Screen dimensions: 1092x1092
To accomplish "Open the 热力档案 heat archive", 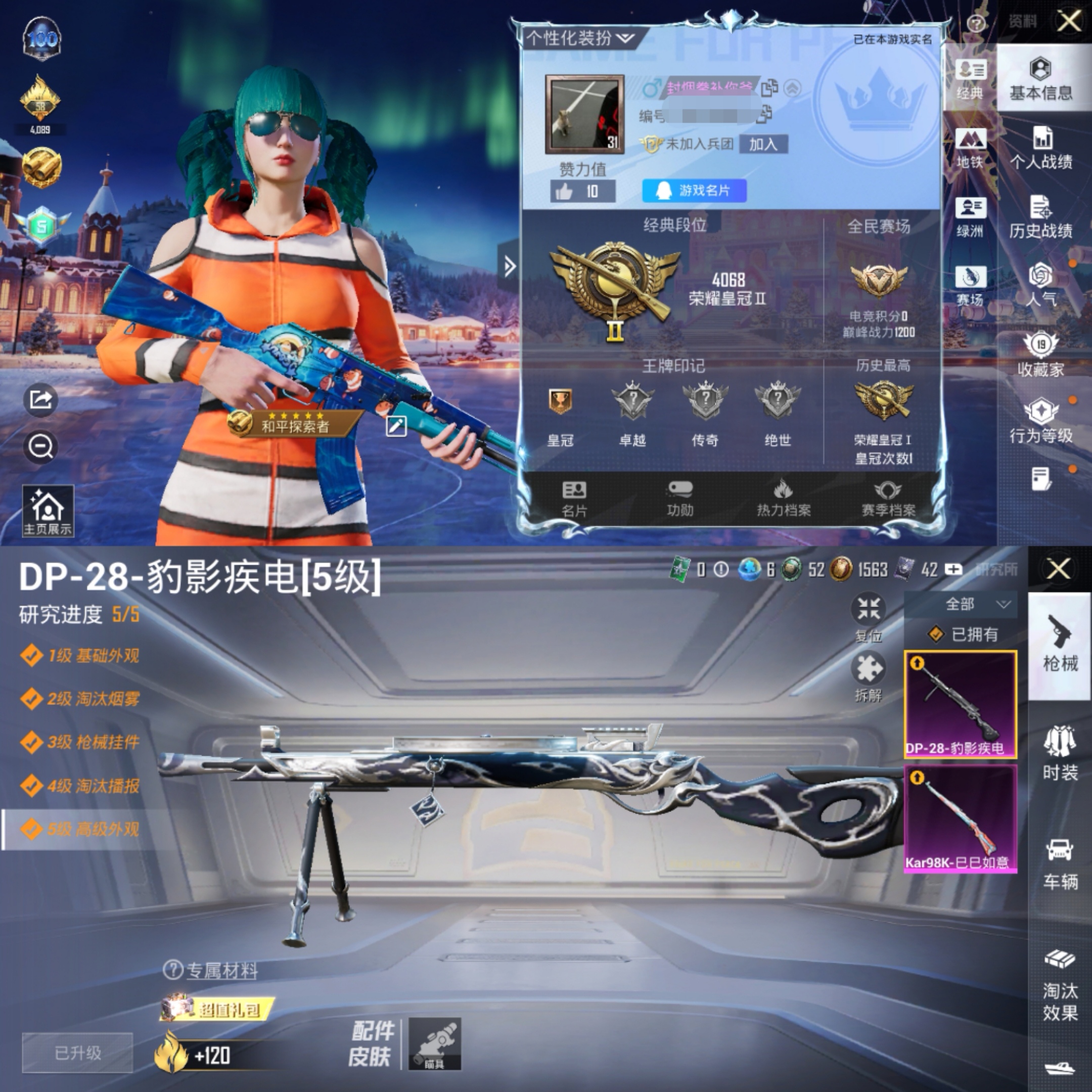I will click(x=784, y=498).
